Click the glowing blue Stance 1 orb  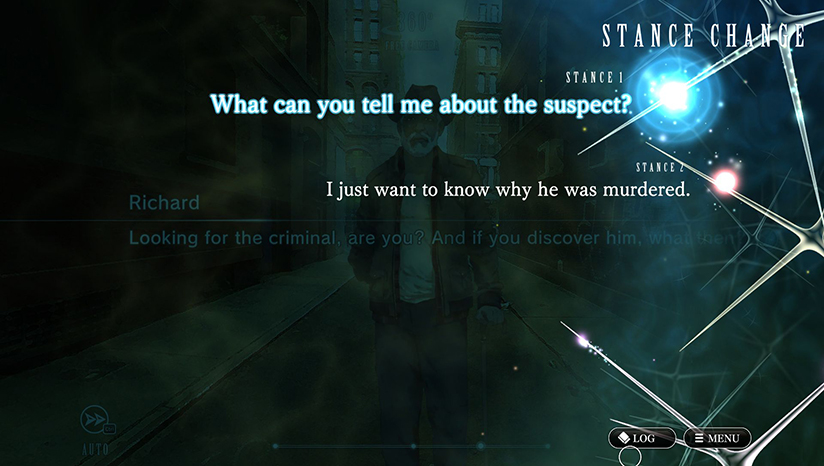click(676, 95)
